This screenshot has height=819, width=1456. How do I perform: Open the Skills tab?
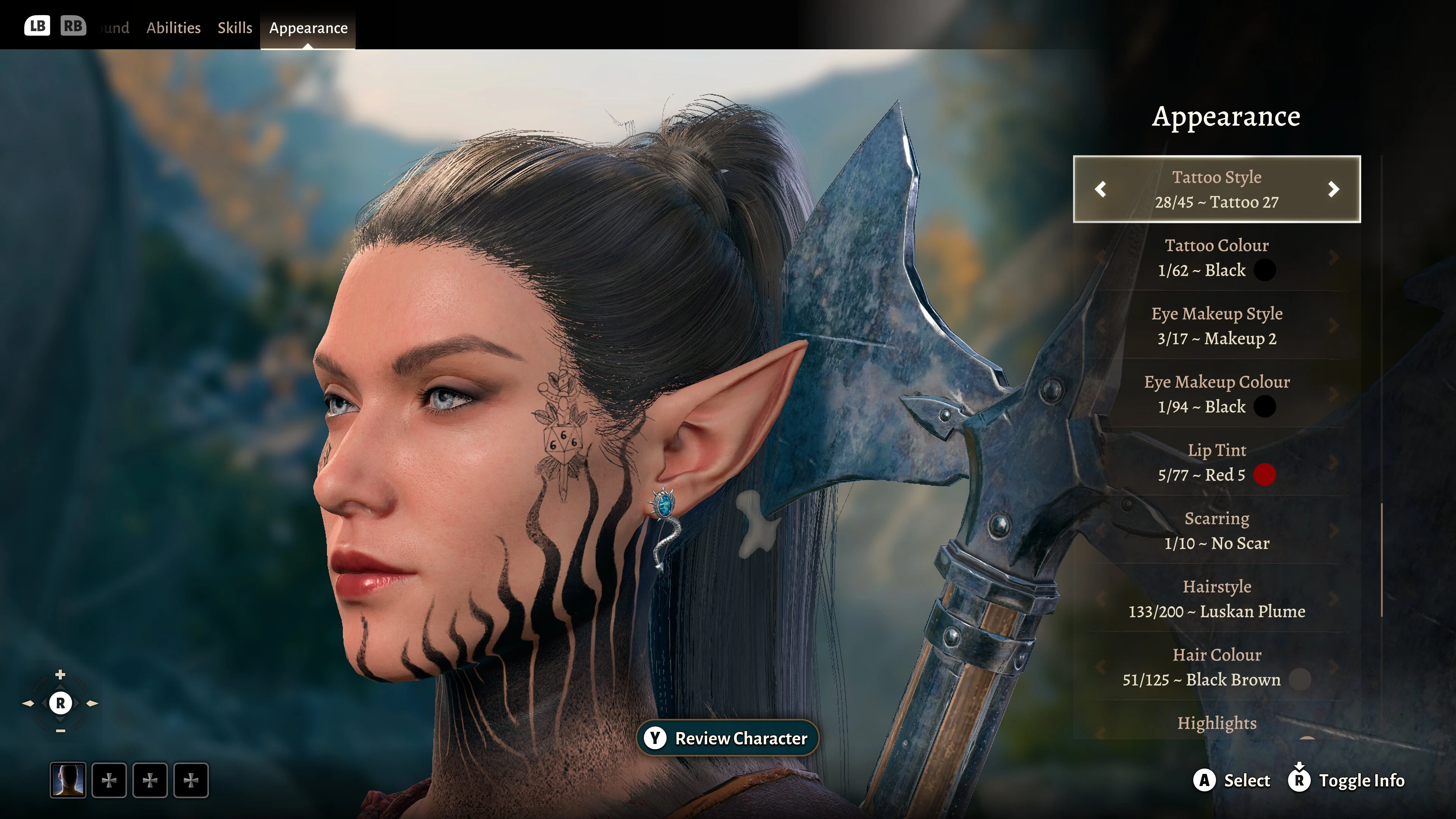click(x=235, y=28)
